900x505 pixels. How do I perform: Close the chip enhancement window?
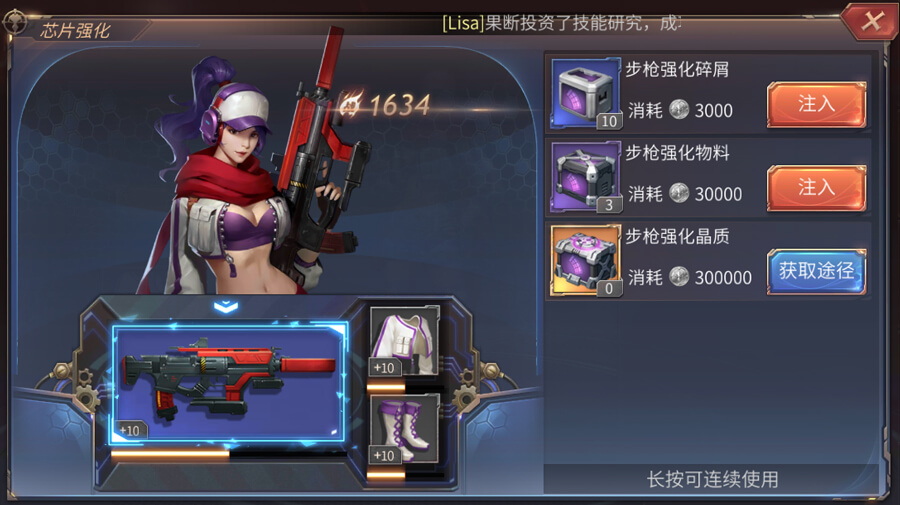pyautogui.click(x=872, y=21)
